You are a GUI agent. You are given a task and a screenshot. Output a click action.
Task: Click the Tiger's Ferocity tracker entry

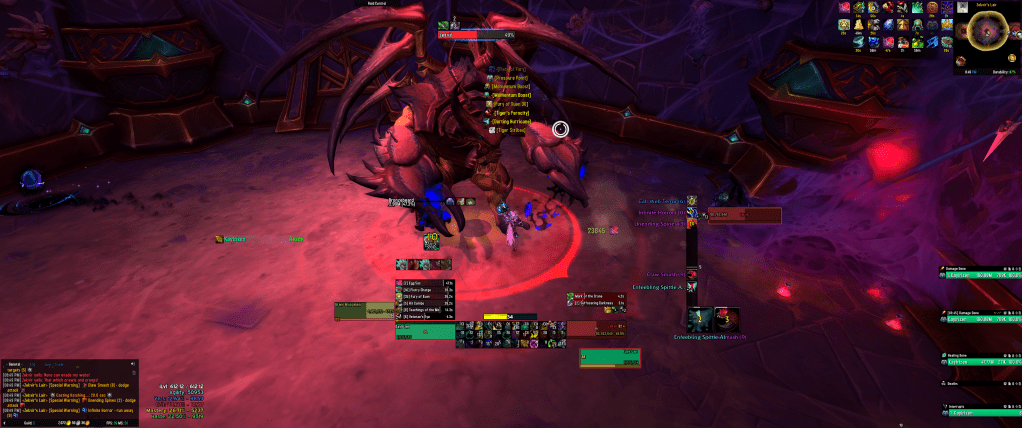511,112
